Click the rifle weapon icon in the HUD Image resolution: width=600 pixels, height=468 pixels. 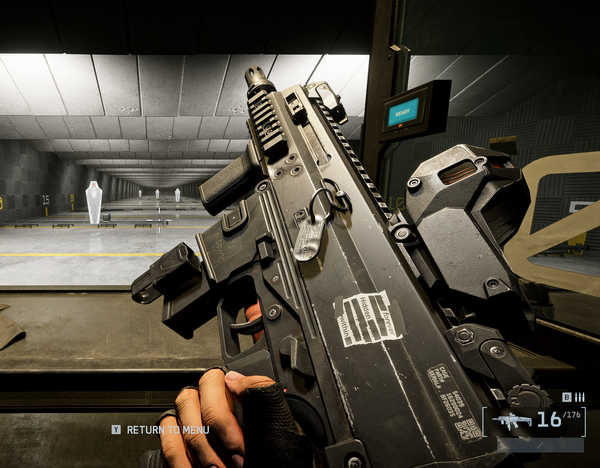(513, 421)
